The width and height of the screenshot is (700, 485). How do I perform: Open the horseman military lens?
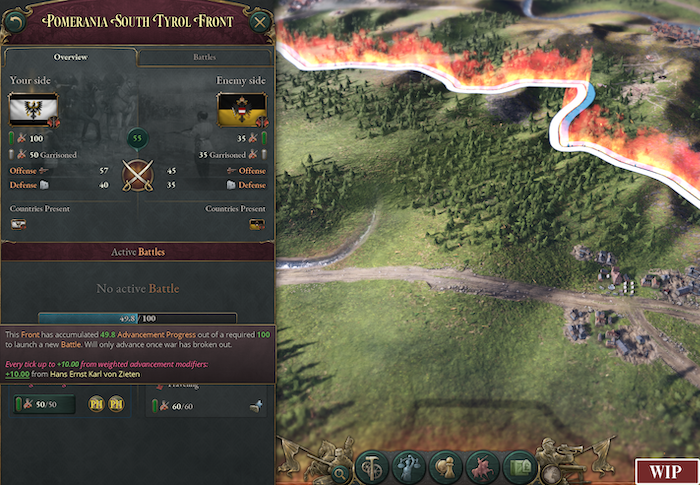point(483,466)
